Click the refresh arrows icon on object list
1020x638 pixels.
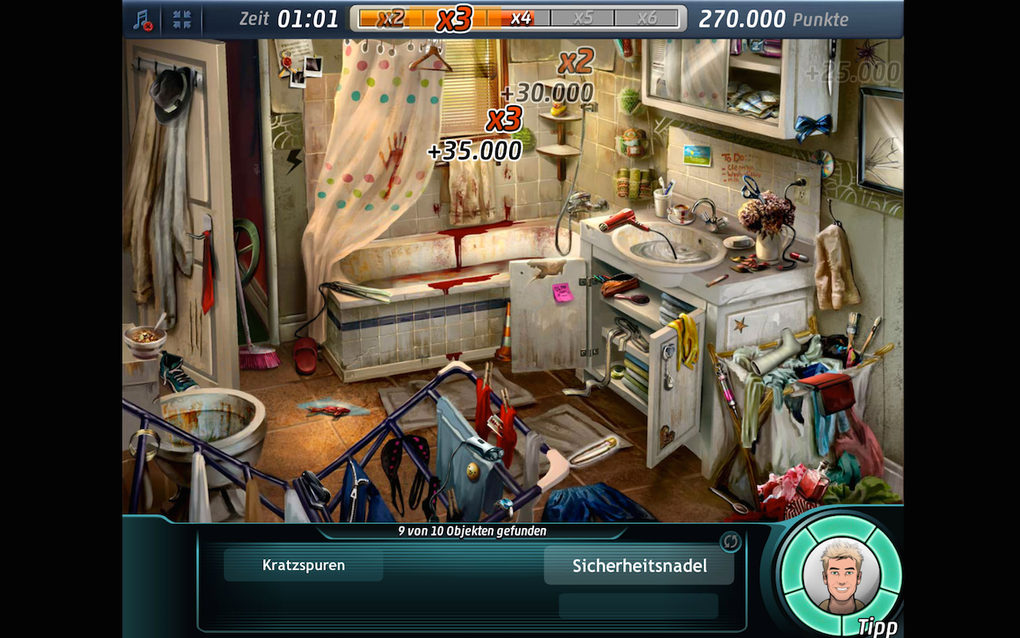(x=731, y=541)
